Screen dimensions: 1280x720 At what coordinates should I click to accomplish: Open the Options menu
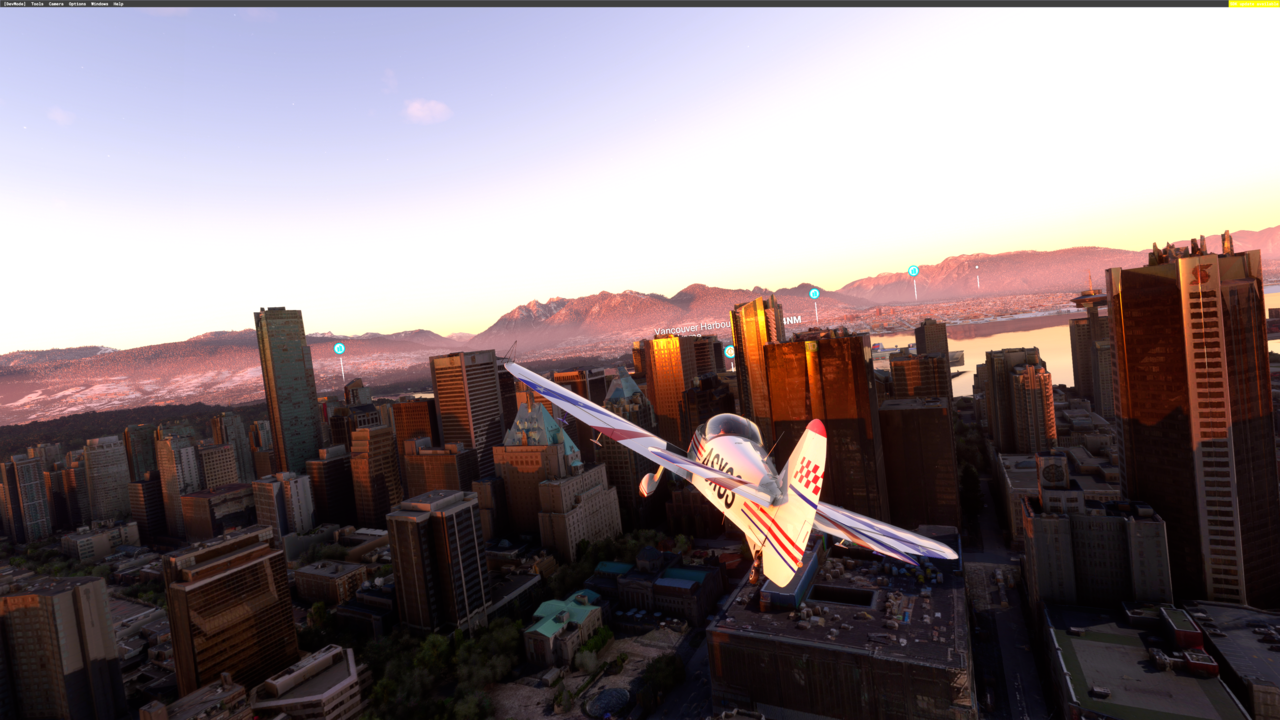pos(77,4)
